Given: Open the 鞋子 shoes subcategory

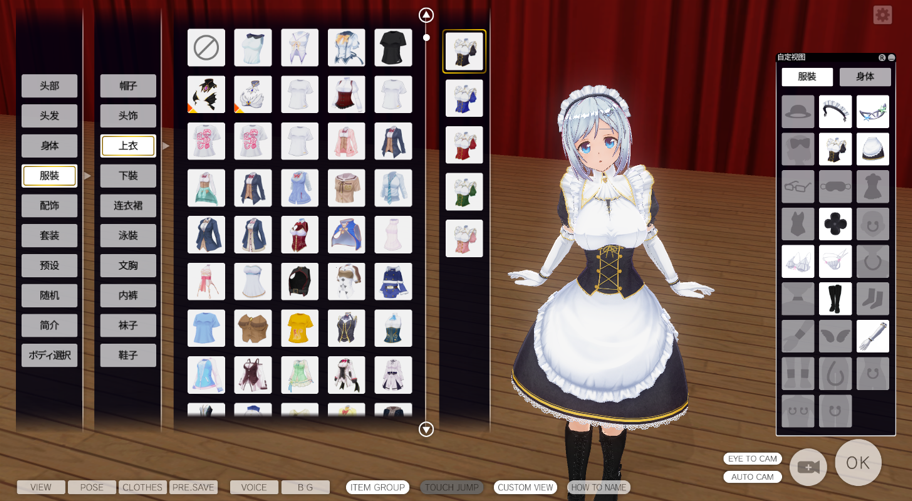Looking at the screenshot, I should pyautogui.click(x=128, y=355).
